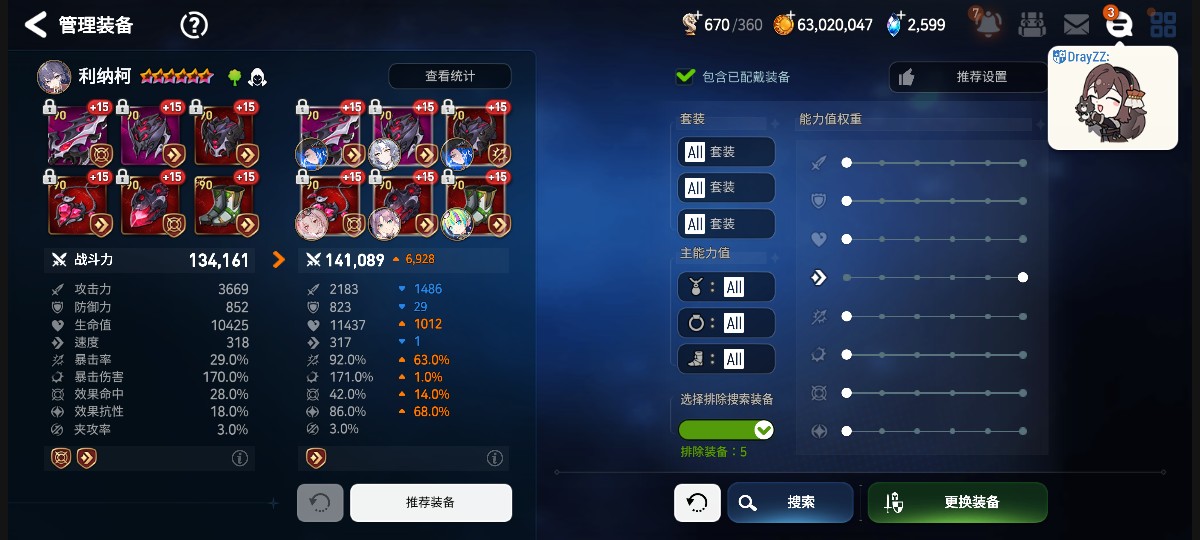This screenshot has width=1200, height=540.
Task: Start the 搜索 equipment search
Action: coord(790,502)
